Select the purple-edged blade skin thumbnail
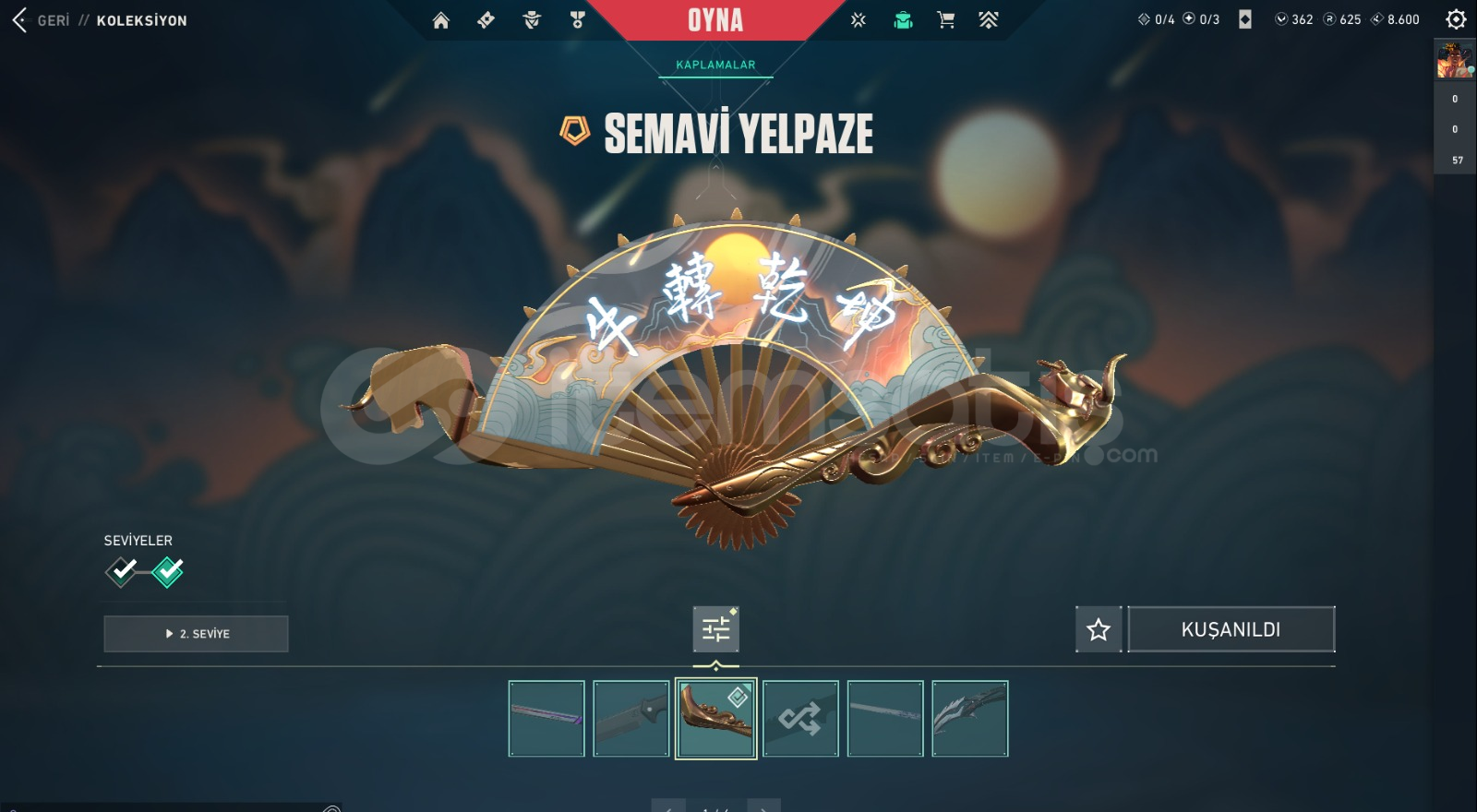This screenshot has width=1477, height=812. [546, 719]
